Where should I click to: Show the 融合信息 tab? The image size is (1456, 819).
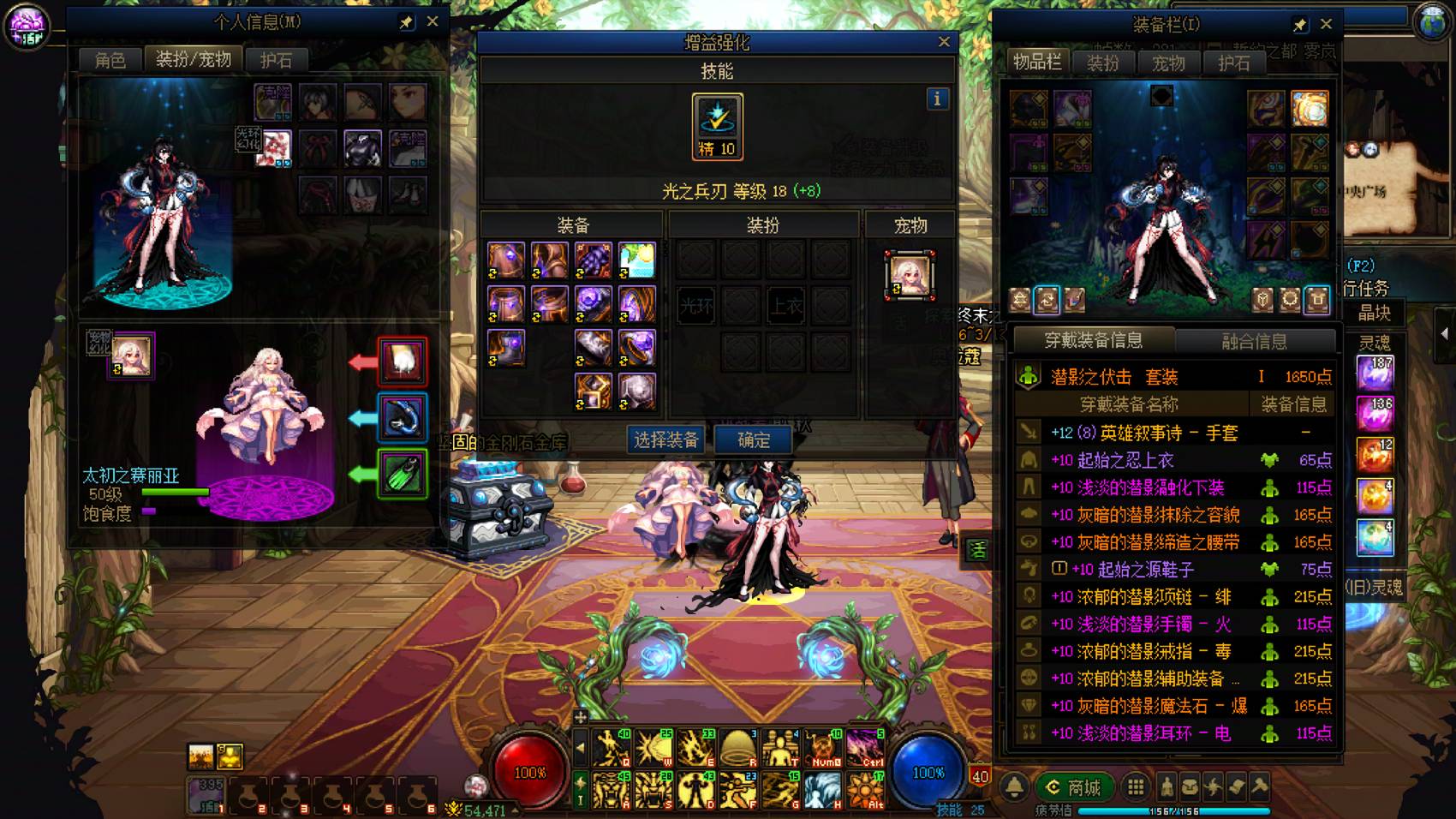(x=1254, y=341)
